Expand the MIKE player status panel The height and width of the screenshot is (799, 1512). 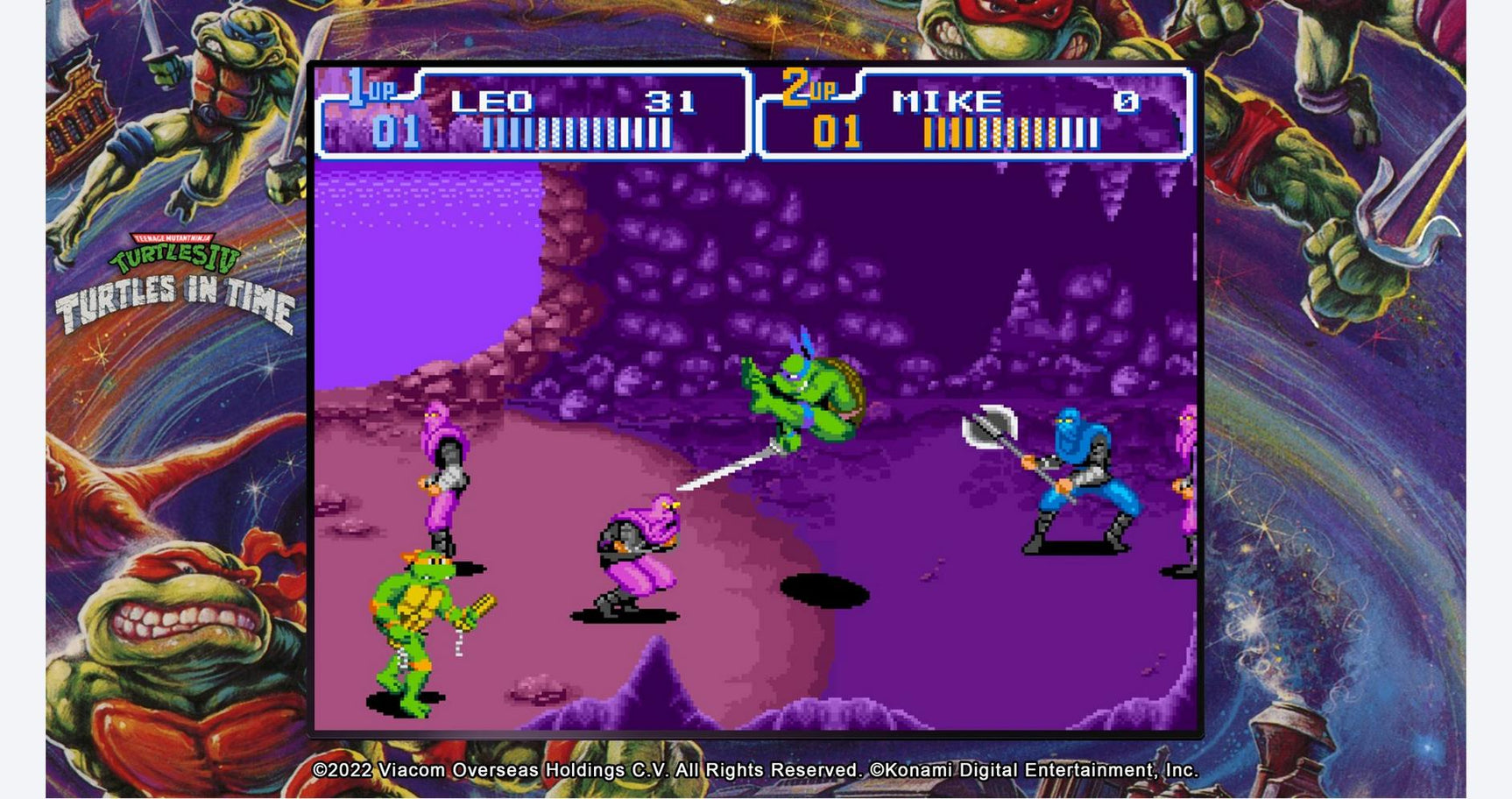[972, 114]
